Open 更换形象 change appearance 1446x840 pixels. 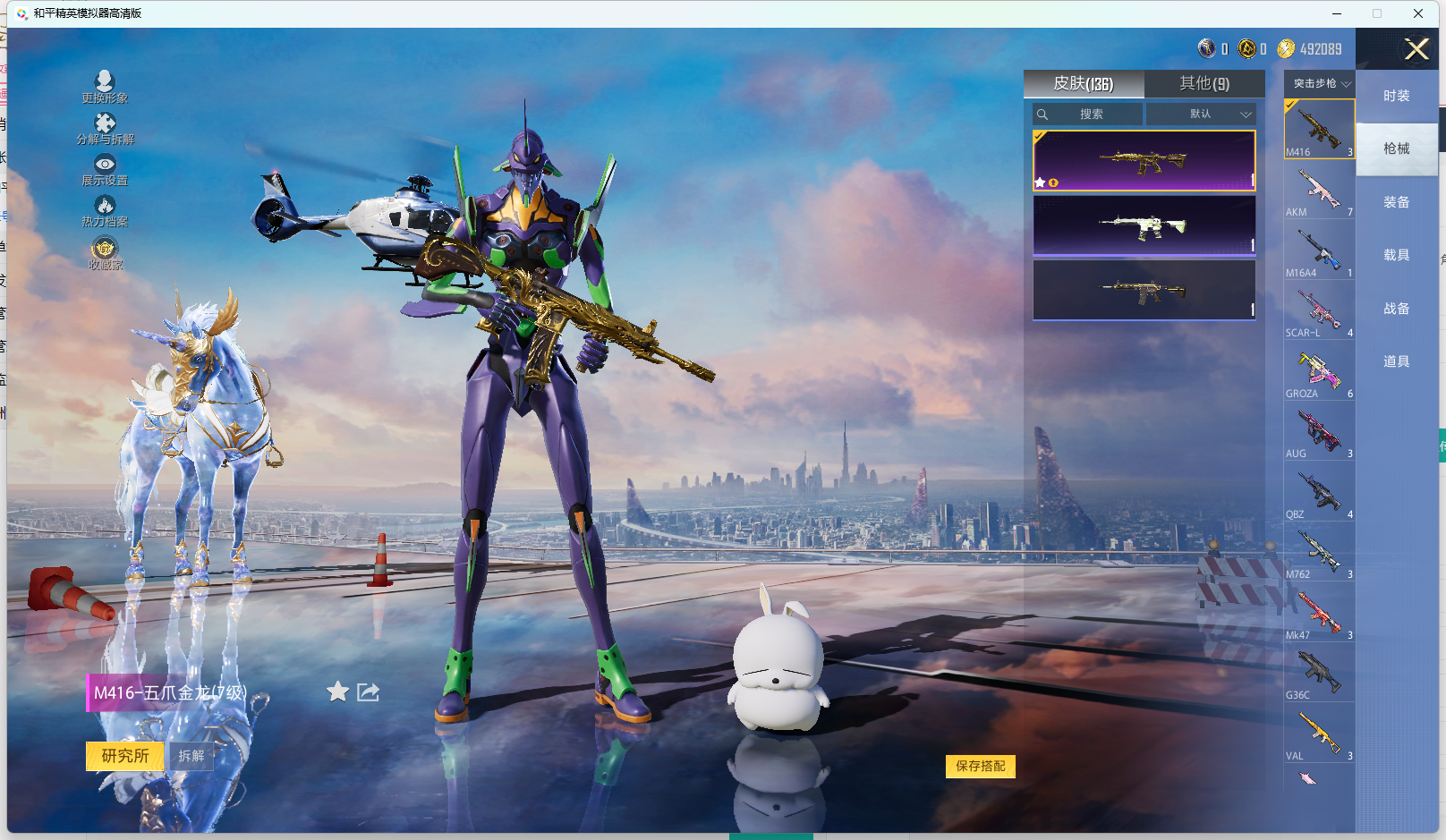(105, 87)
